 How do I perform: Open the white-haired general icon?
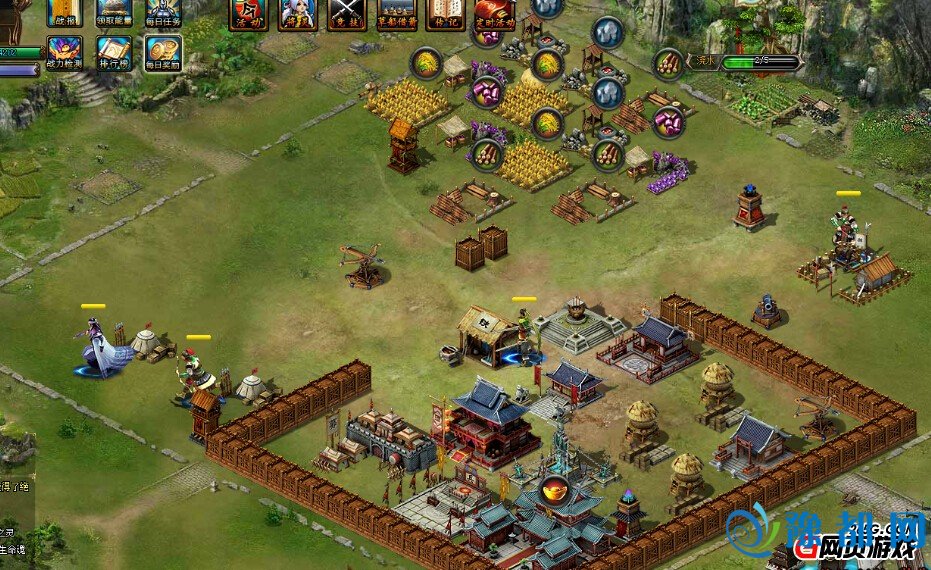tap(297, 13)
